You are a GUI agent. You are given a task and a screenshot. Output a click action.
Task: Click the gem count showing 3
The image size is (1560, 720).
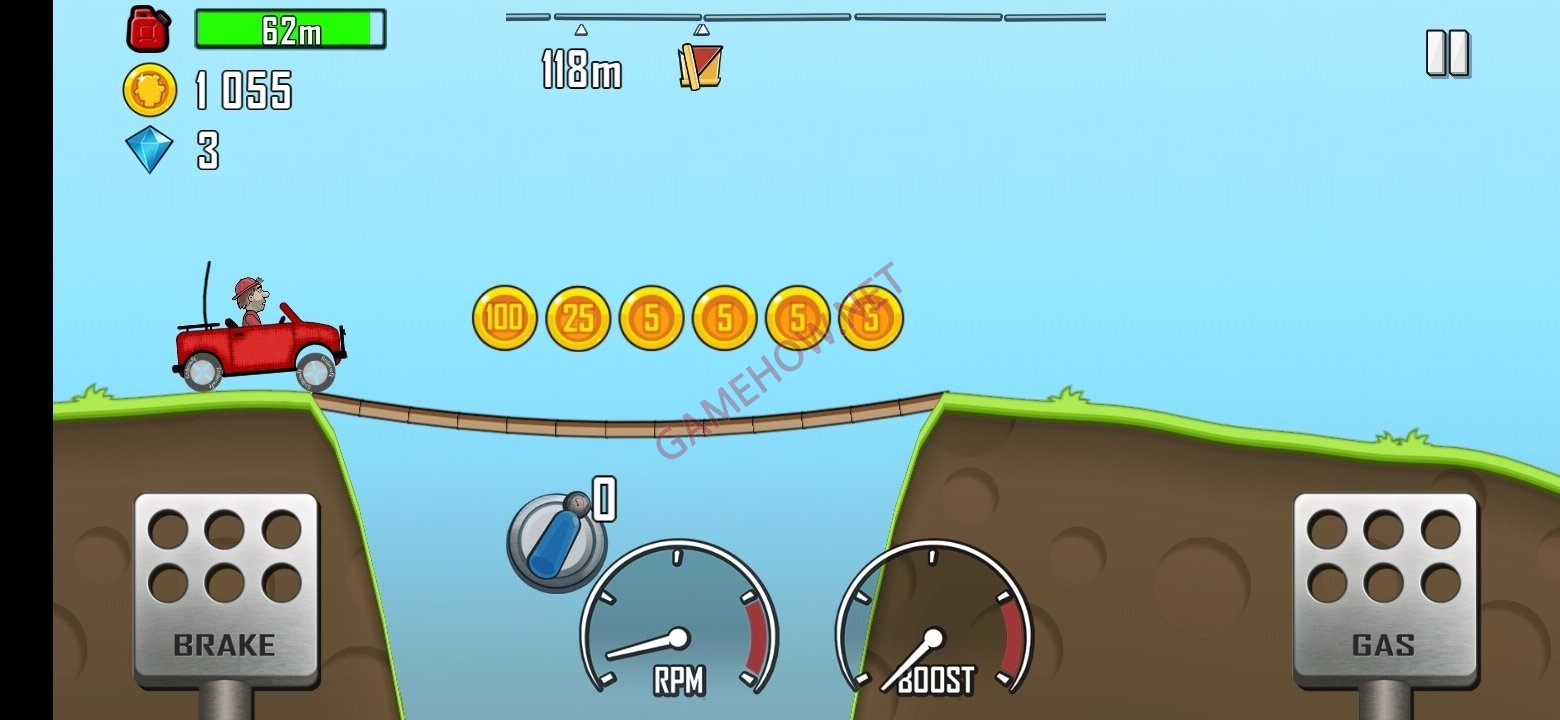(207, 150)
